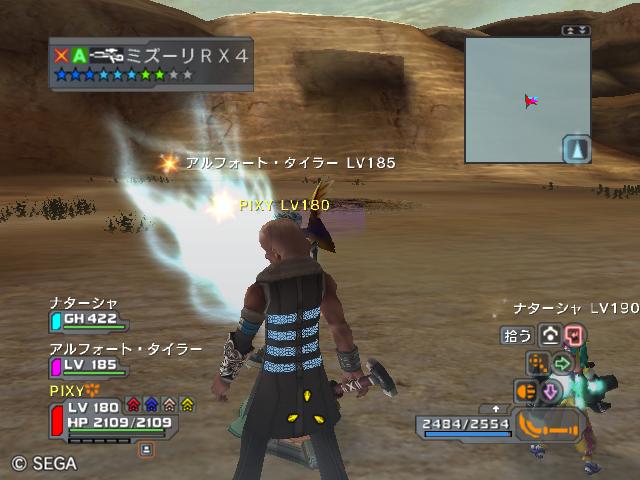Screen dimensions: 640x480
Task: Select party member アルフォート・タイラー LV 185 entry
Action: click(88, 366)
